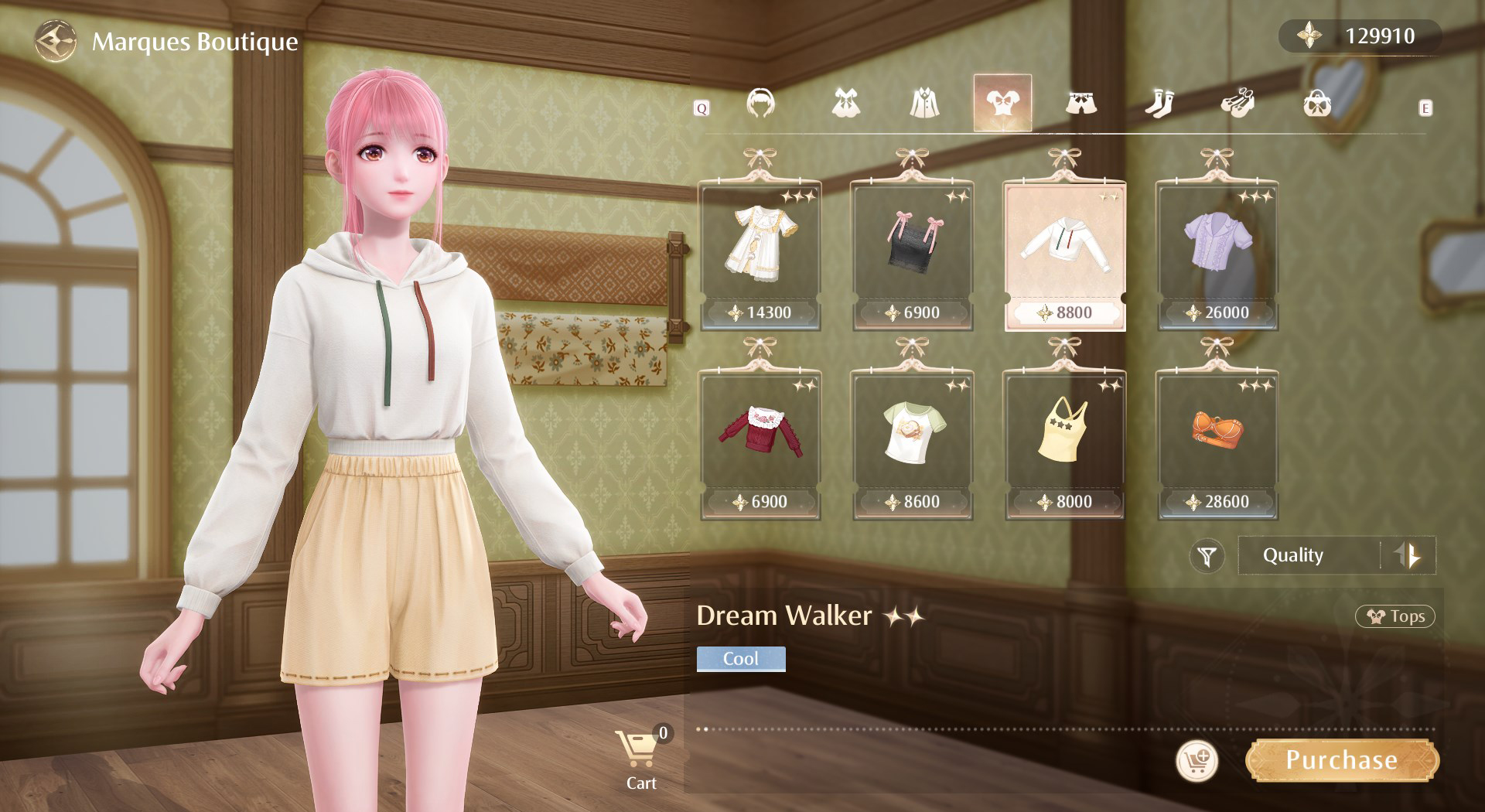
Task: Open the socks category tab
Action: click(1159, 103)
